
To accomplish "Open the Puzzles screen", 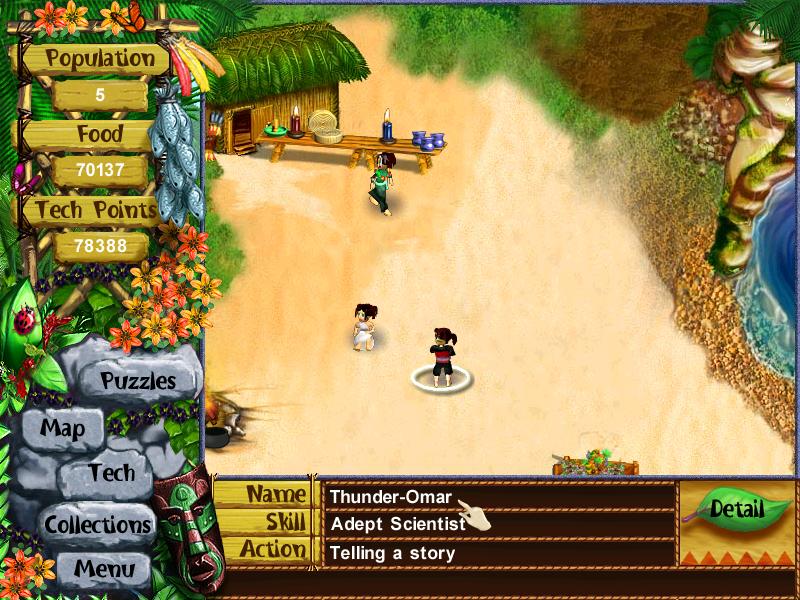I will 138,381.
